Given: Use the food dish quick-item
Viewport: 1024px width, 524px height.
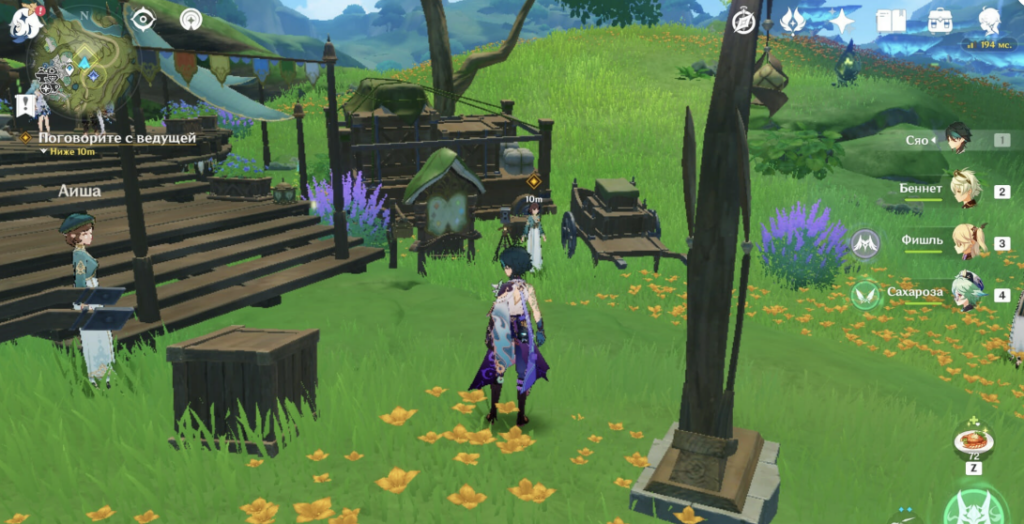Looking at the screenshot, I should coord(971,441).
